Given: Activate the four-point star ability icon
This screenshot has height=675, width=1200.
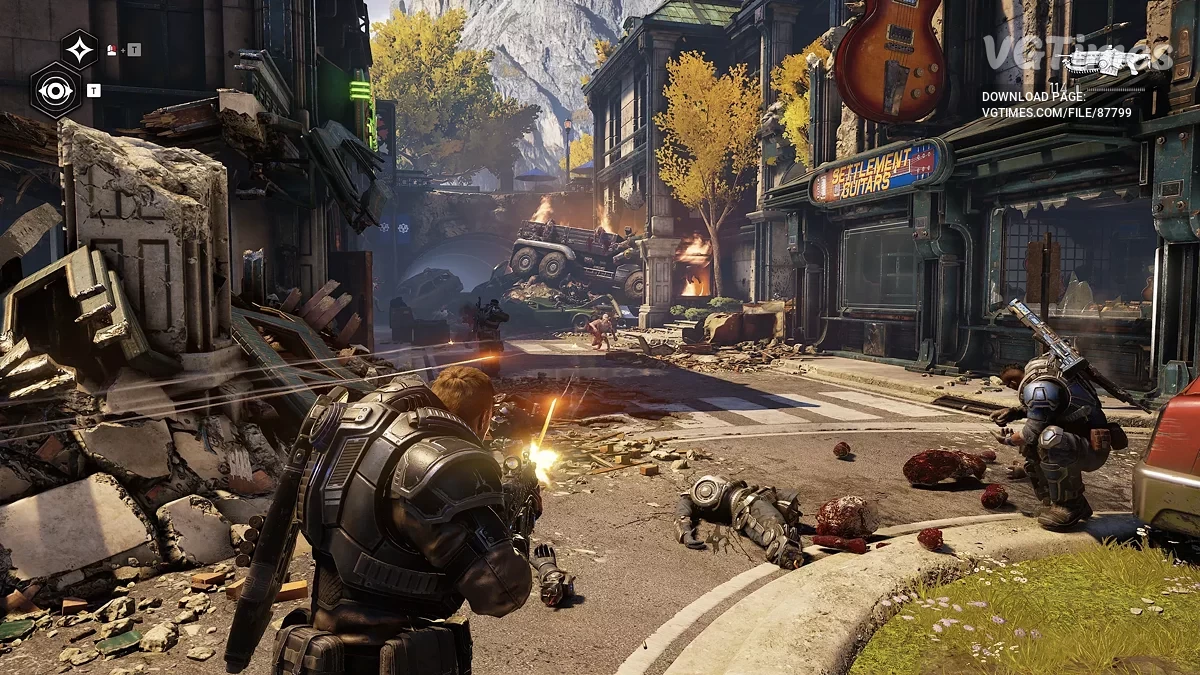Looking at the screenshot, I should click(x=79, y=48).
